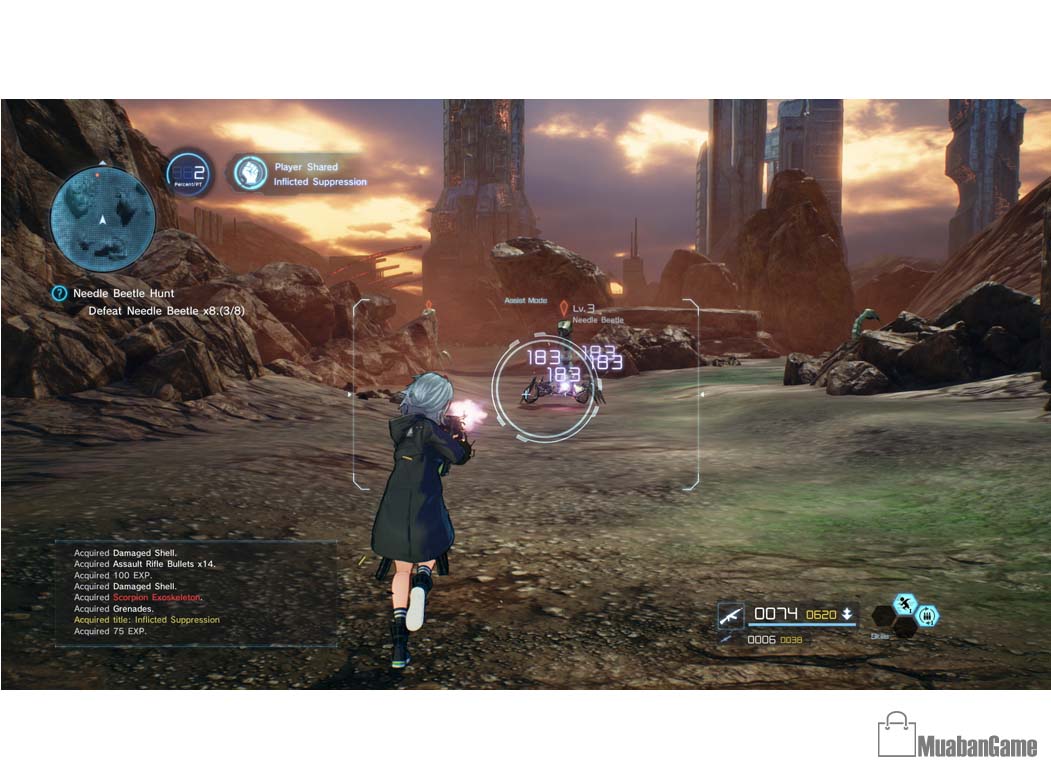
Task: Select the assault rifle weapon slot
Action: pos(731,614)
